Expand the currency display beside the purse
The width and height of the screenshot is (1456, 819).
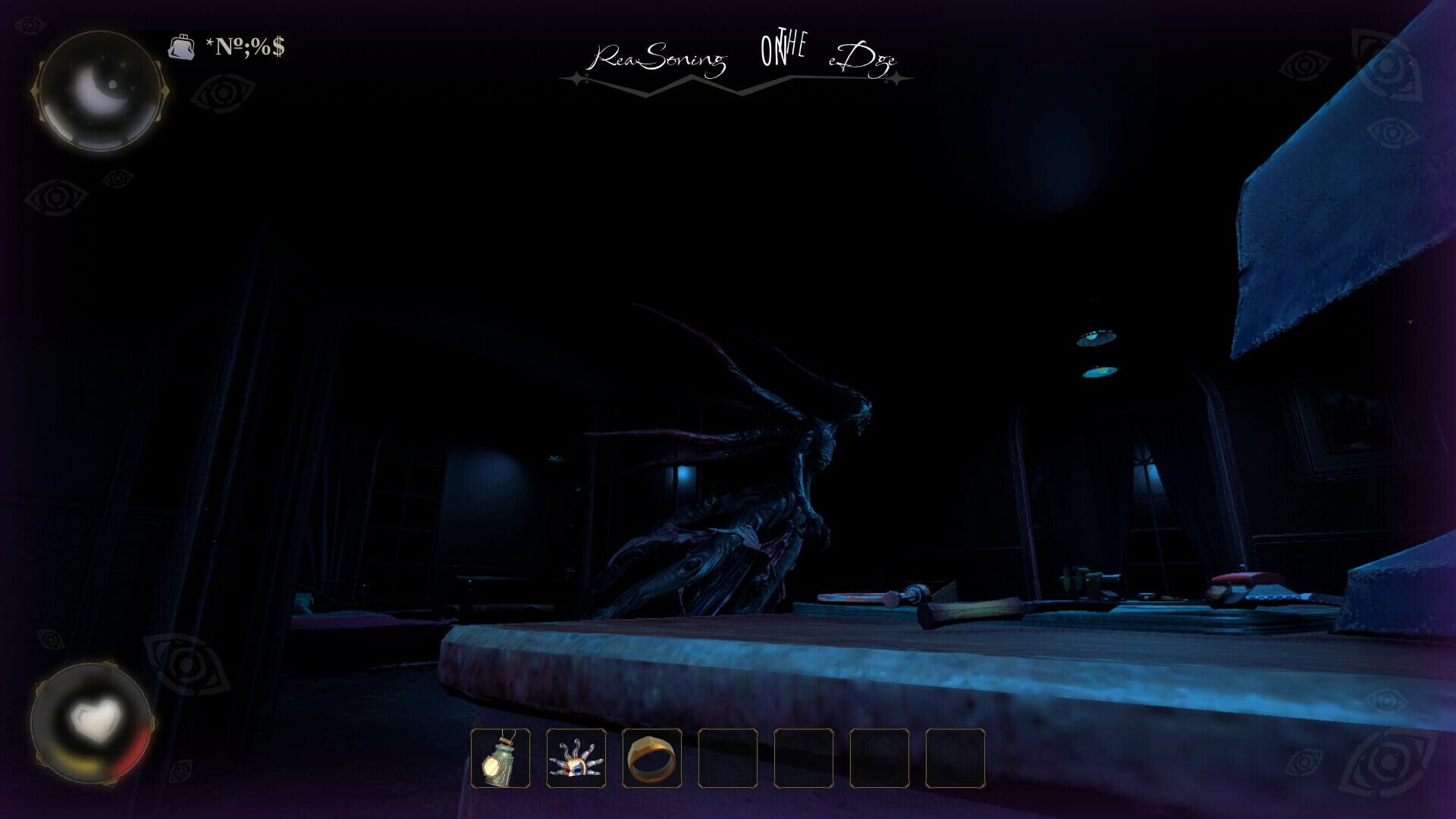[x=244, y=48]
